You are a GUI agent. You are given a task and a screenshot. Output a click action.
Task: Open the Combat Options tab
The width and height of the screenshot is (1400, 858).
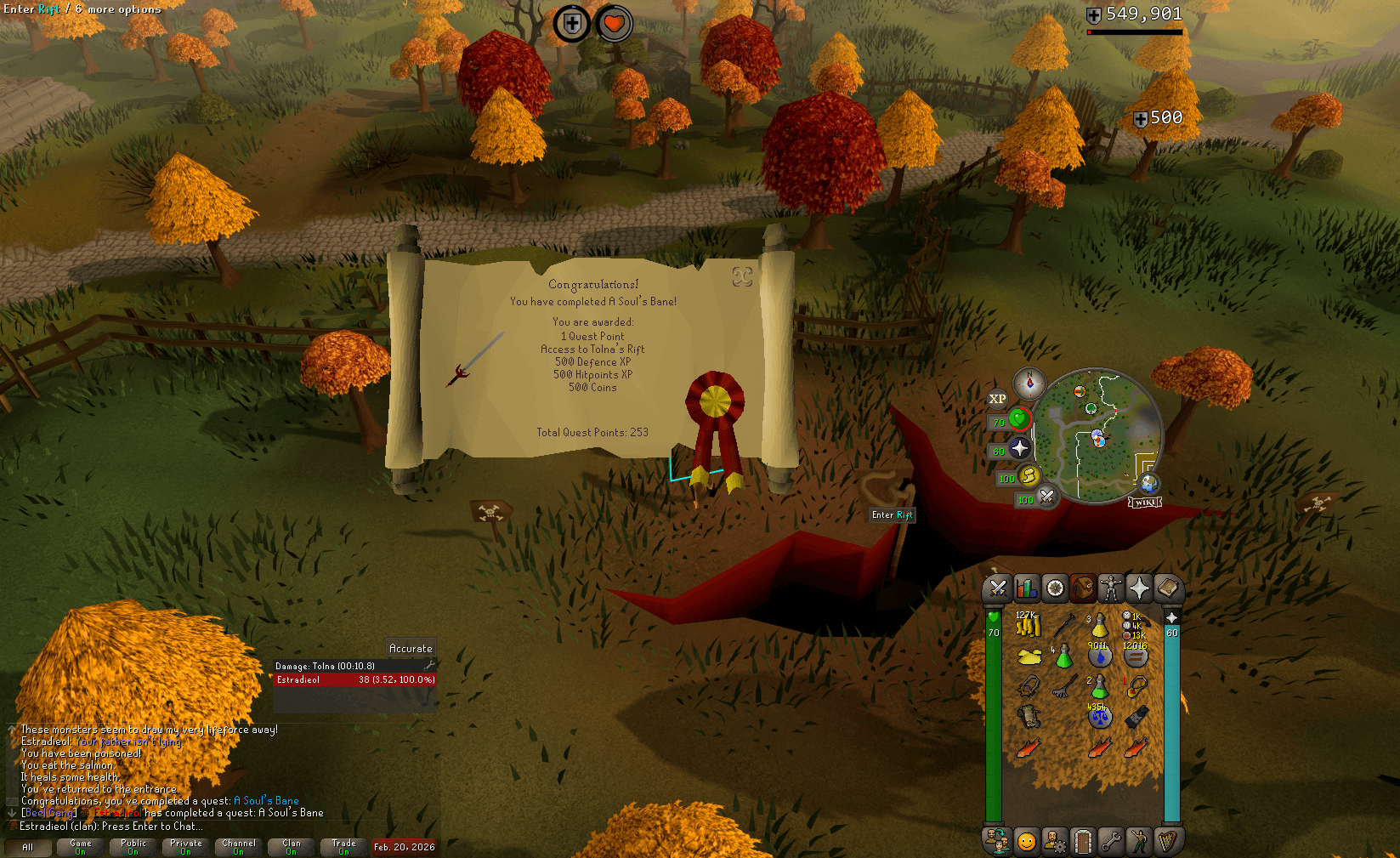[999, 588]
